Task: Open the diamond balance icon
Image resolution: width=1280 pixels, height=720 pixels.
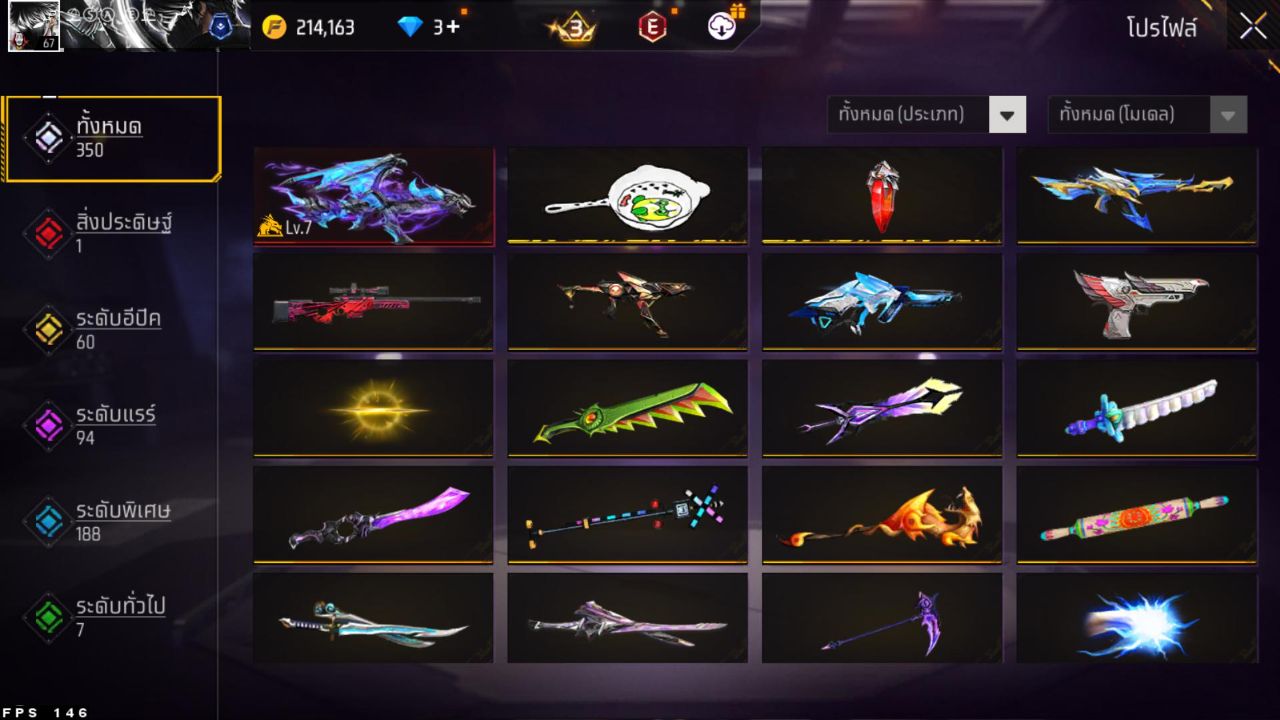Action: tap(413, 27)
